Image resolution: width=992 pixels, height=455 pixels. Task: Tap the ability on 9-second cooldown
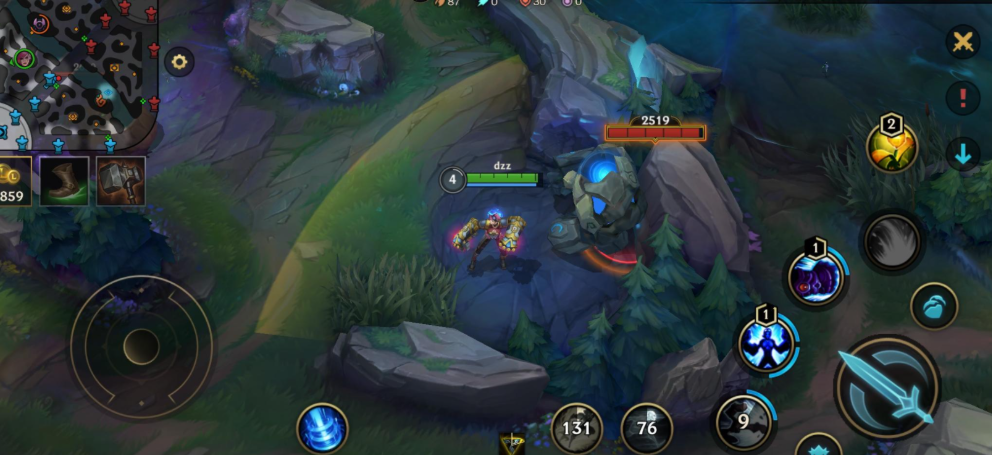click(743, 421)
